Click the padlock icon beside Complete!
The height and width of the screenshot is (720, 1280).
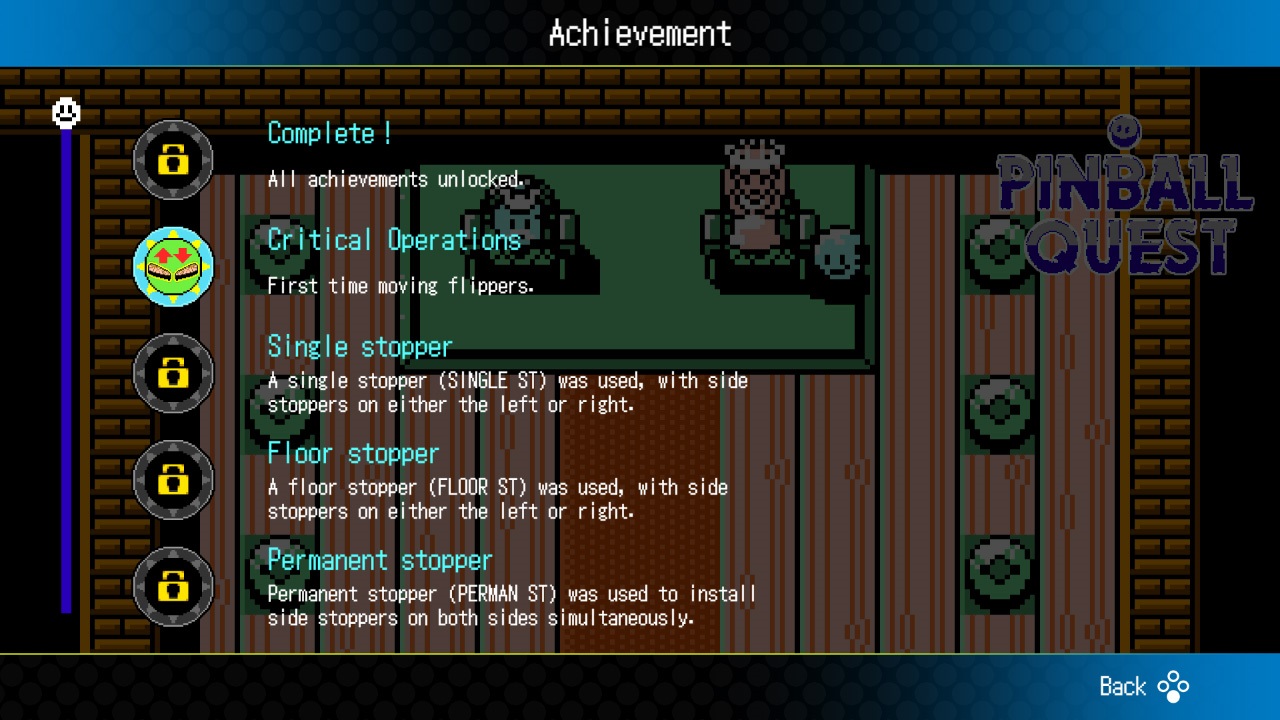click(x=172, y=160)
